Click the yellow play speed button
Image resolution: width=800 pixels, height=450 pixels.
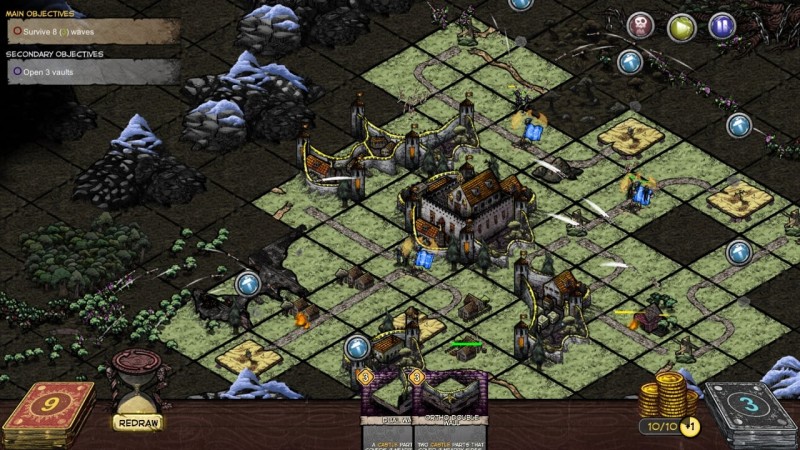click(x=681, y=26)
